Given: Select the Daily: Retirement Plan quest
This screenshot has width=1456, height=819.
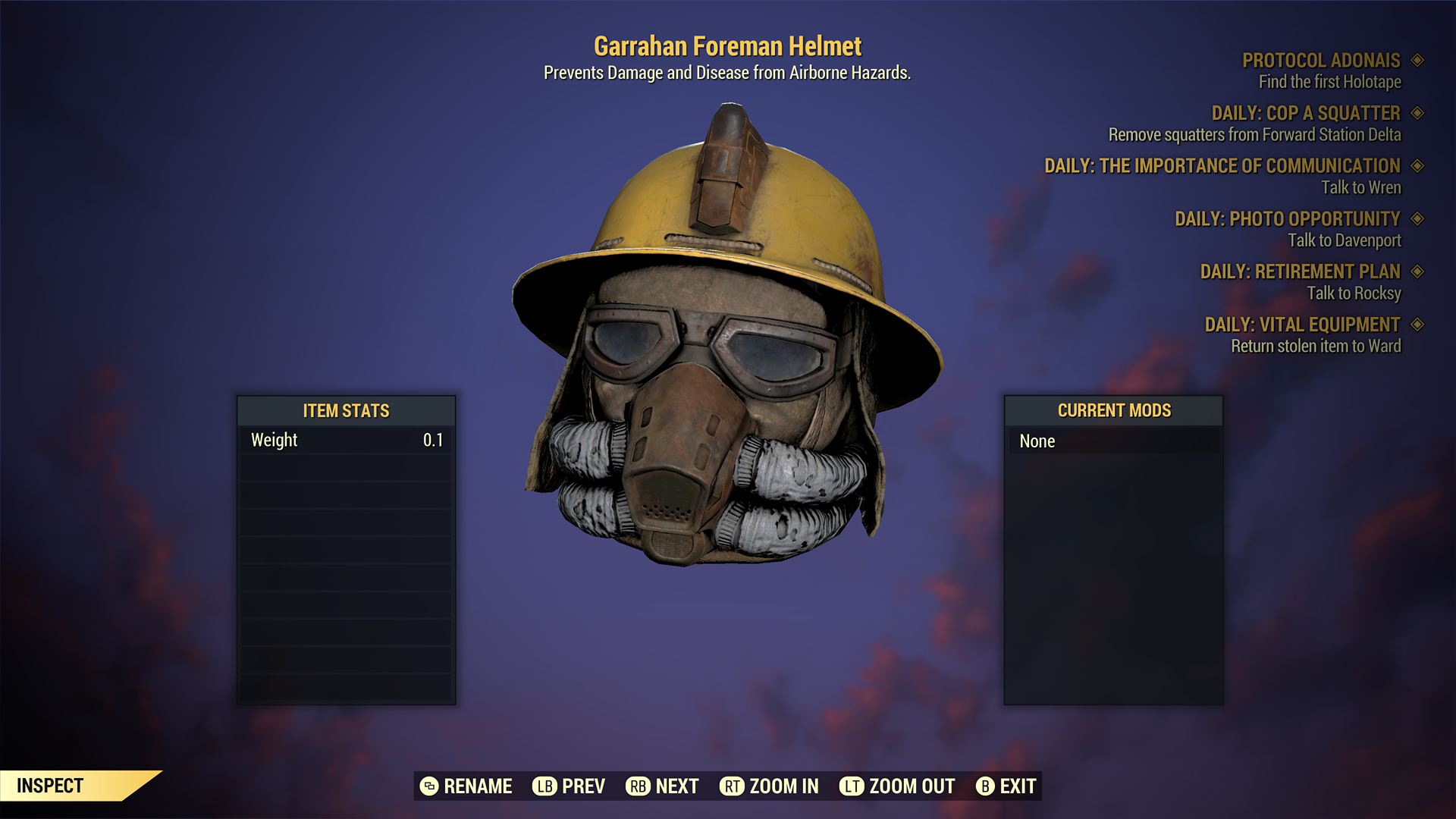Looking at the screenshot, I should (1300, 271).
